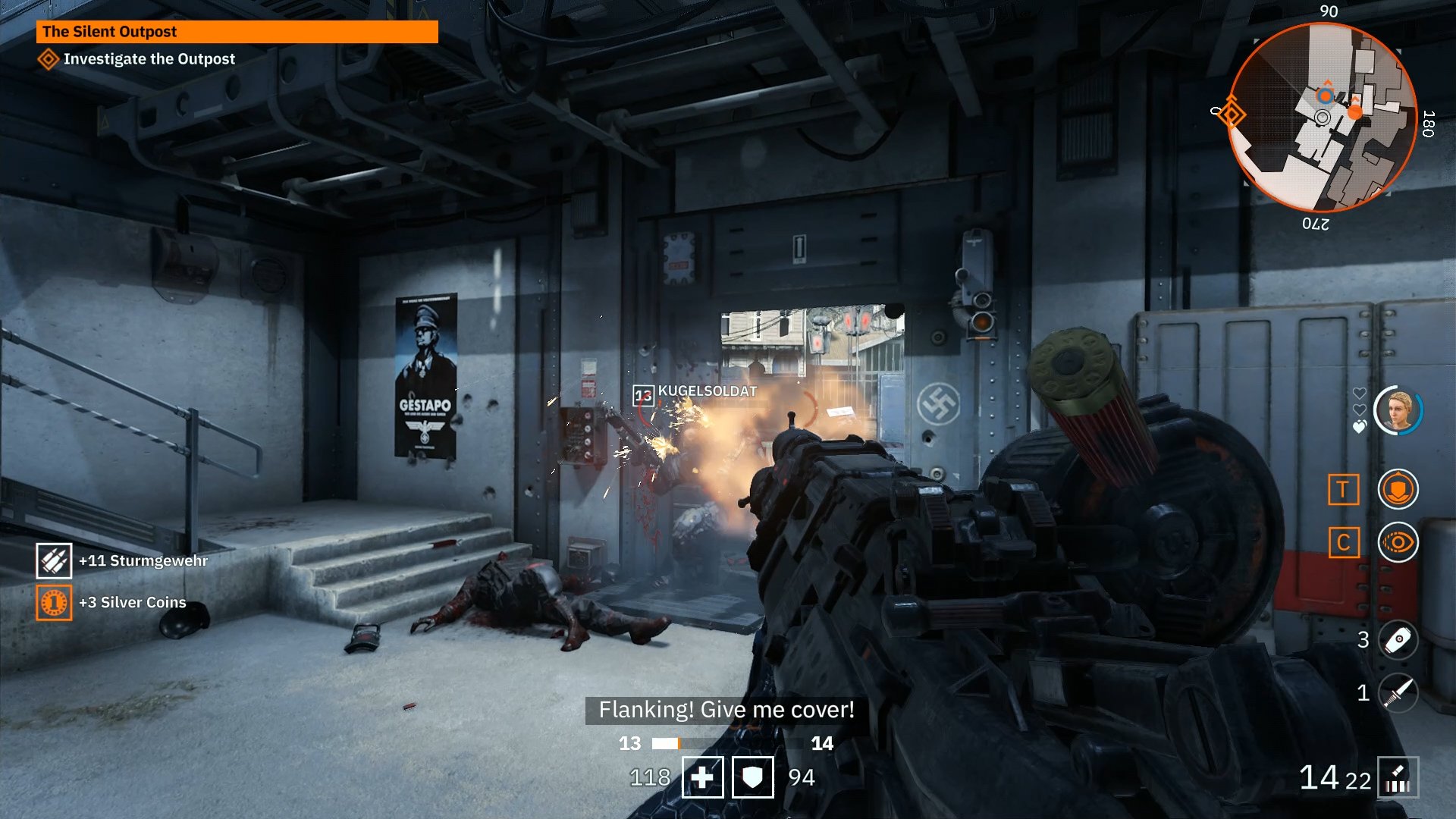
Task: Click the health cross icon near 118
Action: 704,777
